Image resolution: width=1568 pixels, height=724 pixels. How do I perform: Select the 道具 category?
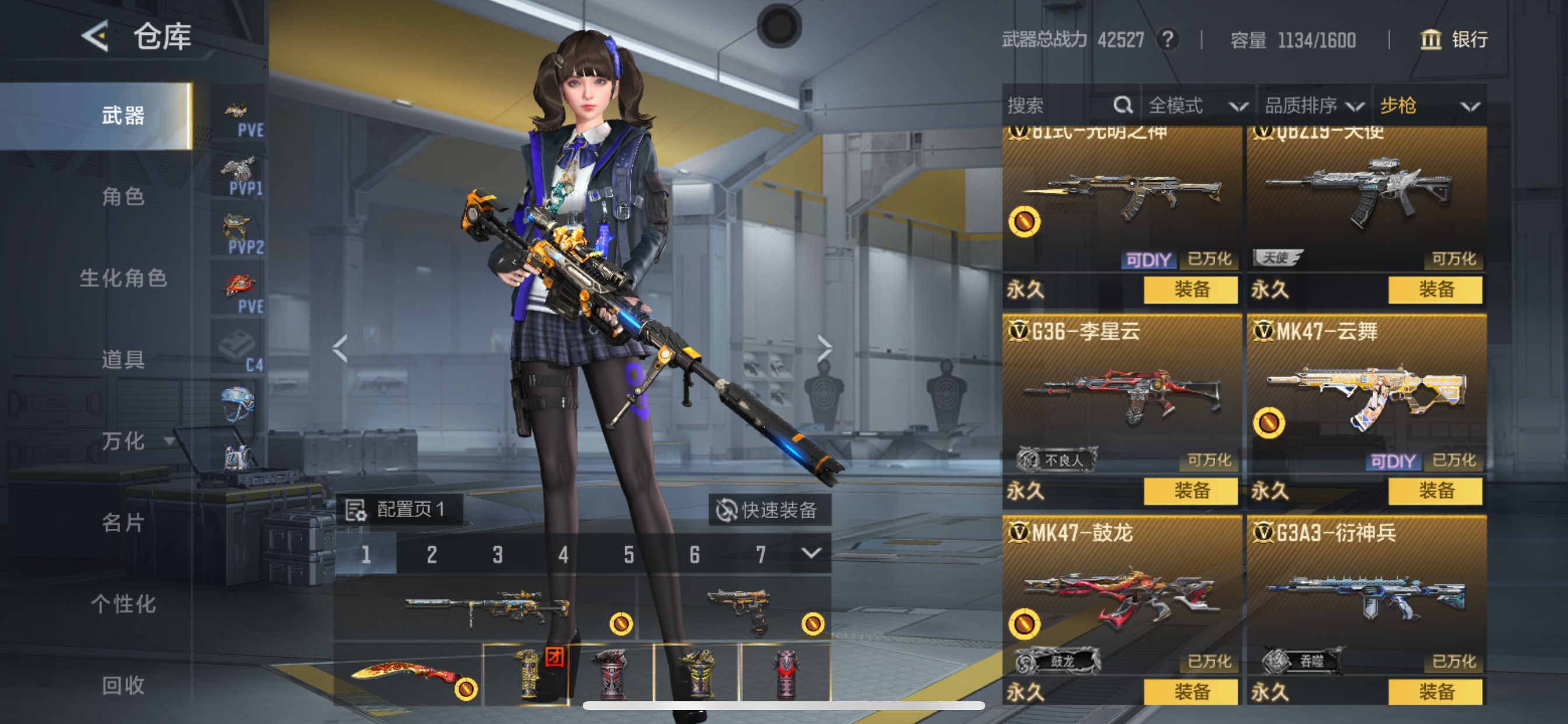[x=123, y=360]
